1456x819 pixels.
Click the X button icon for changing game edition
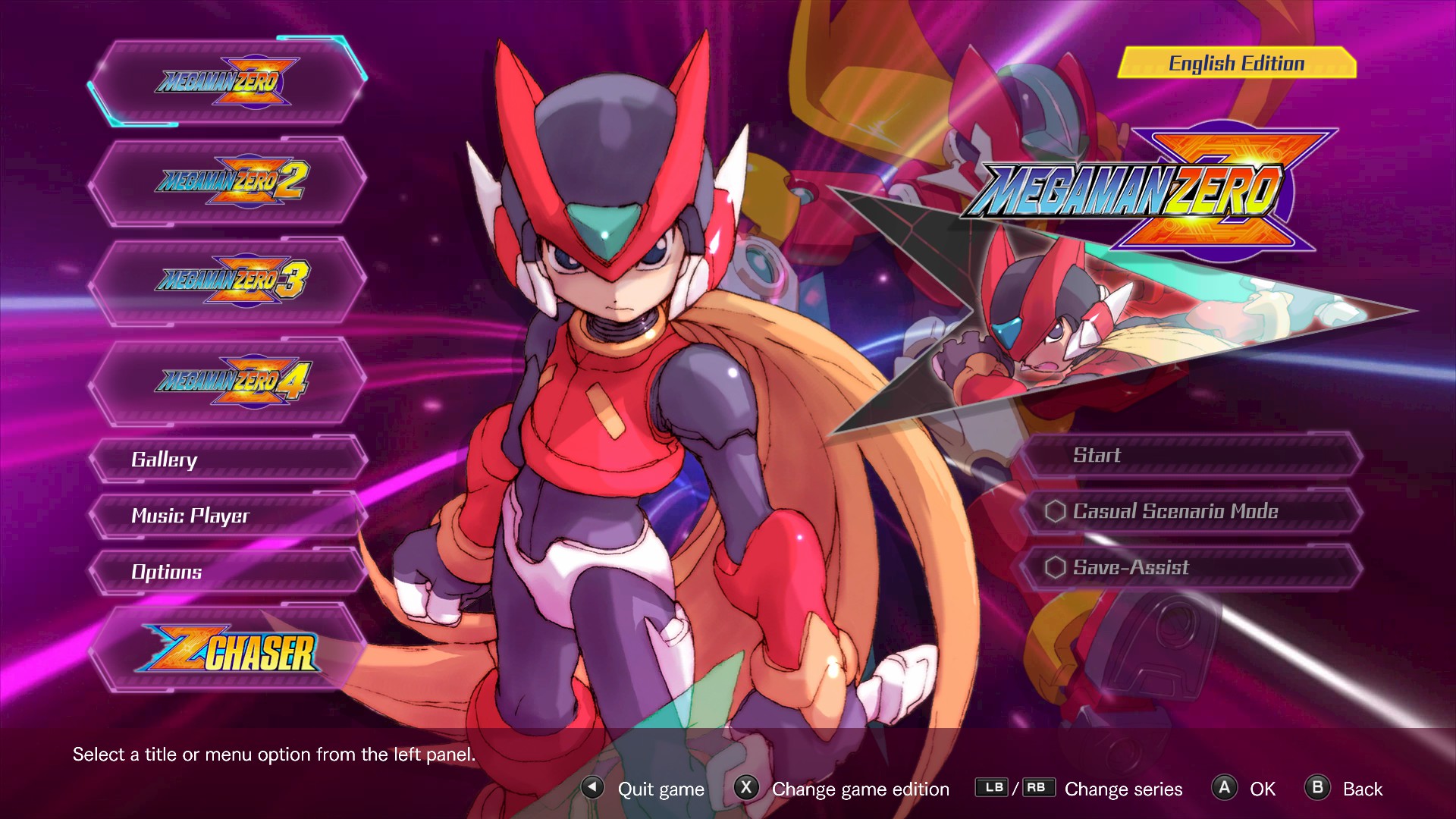click(747, 789)
